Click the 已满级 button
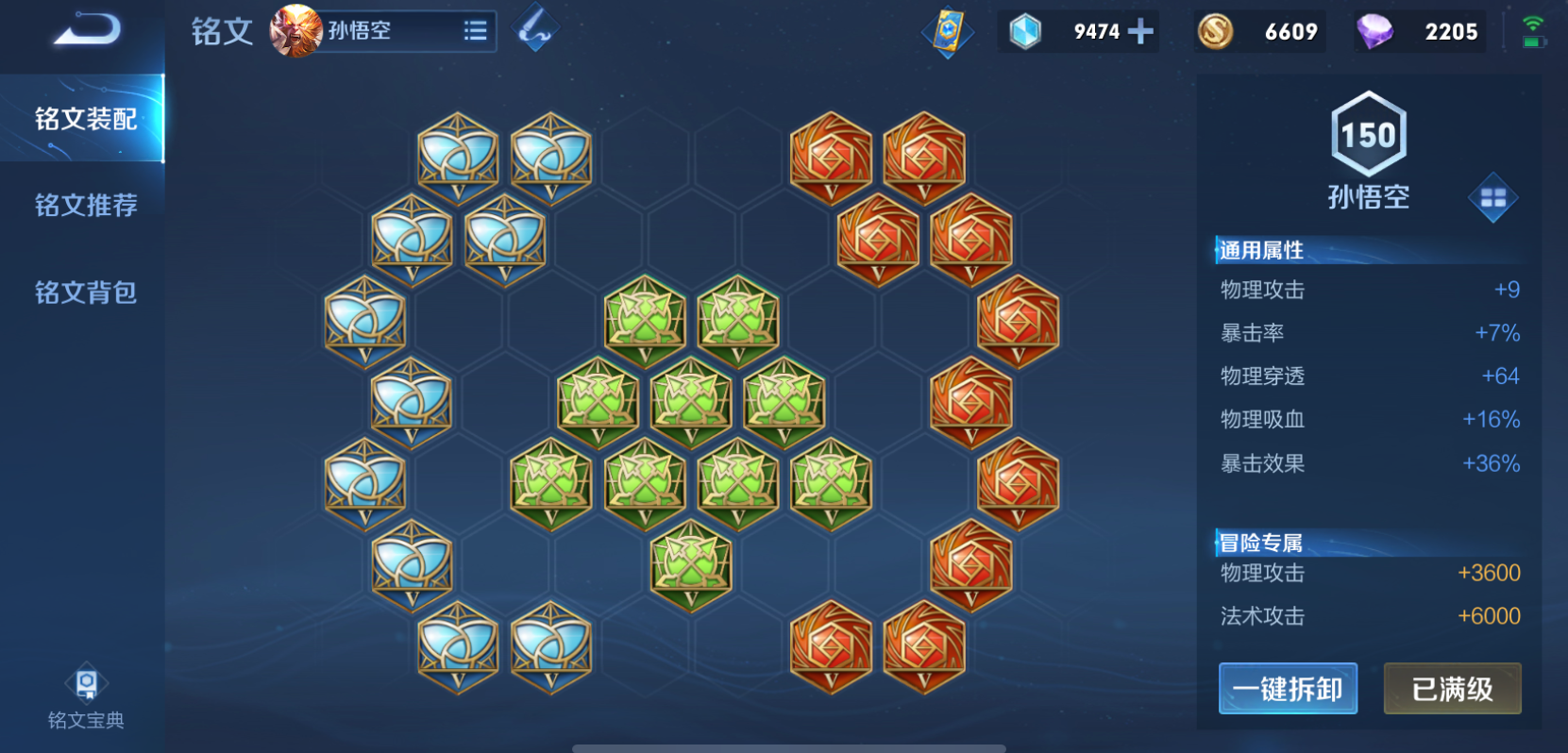Viewport: 1568px width, 753px height. pyautogui.click(x=1452, y=689)
